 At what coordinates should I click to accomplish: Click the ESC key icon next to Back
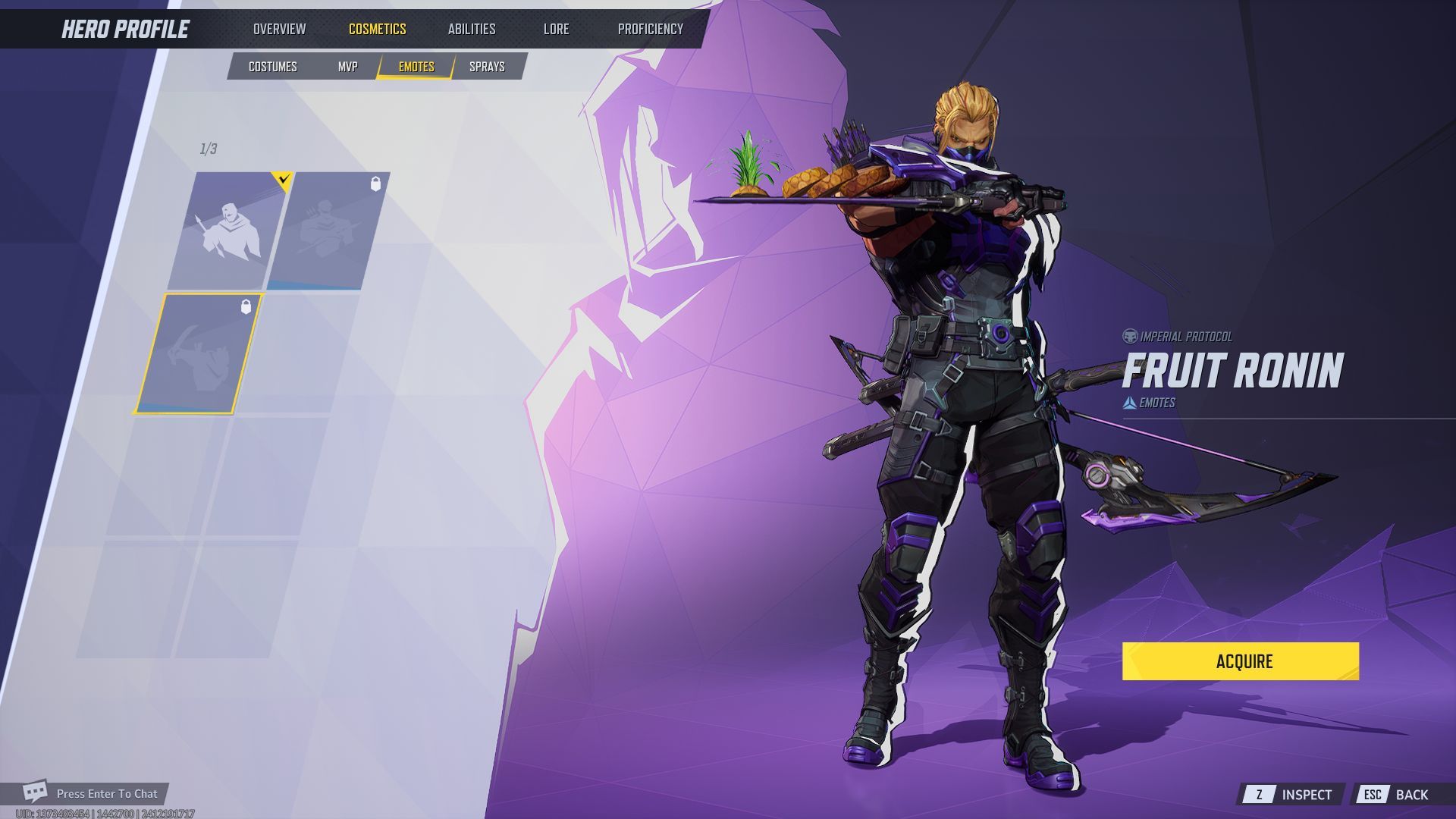tap(1374, 794)
